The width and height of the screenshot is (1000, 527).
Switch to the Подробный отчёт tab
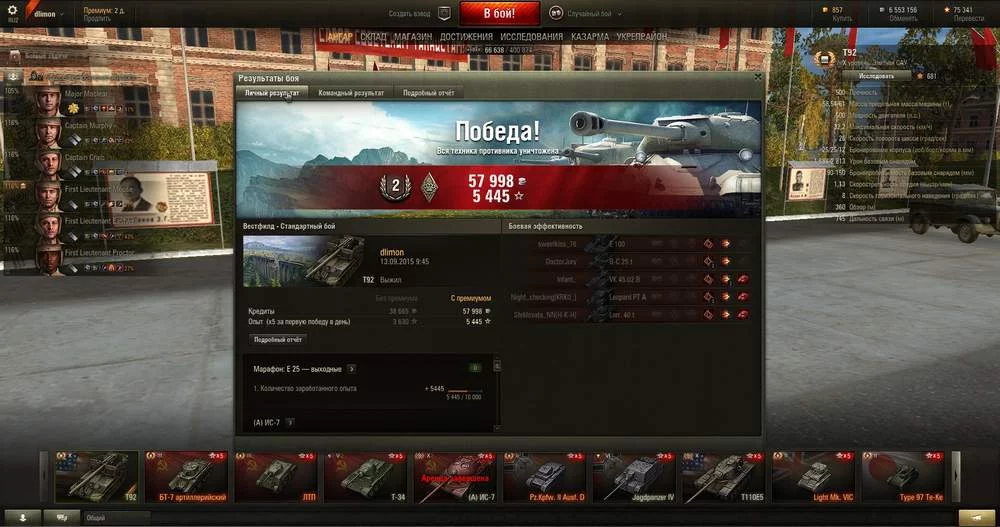(425, 93)
